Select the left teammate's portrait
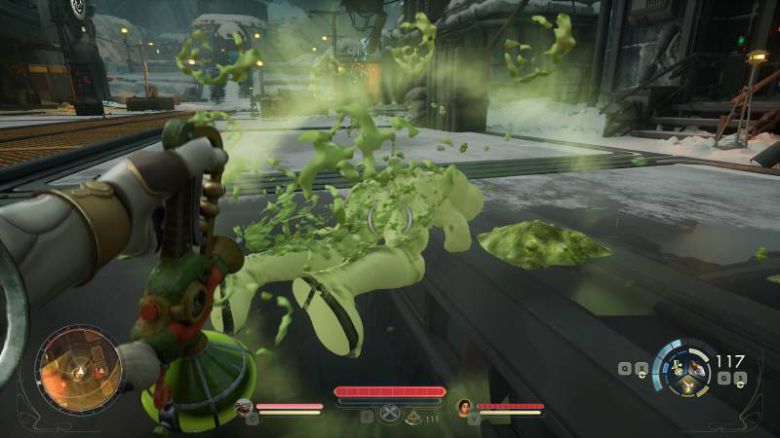780x438 pixels. (243, 407)
